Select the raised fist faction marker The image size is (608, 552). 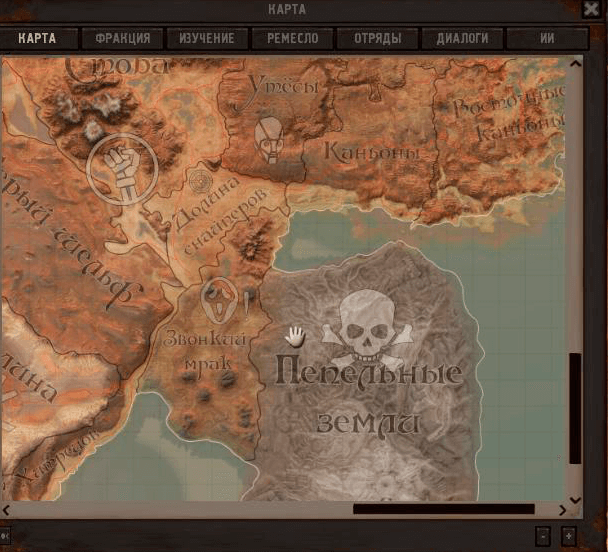120,168
